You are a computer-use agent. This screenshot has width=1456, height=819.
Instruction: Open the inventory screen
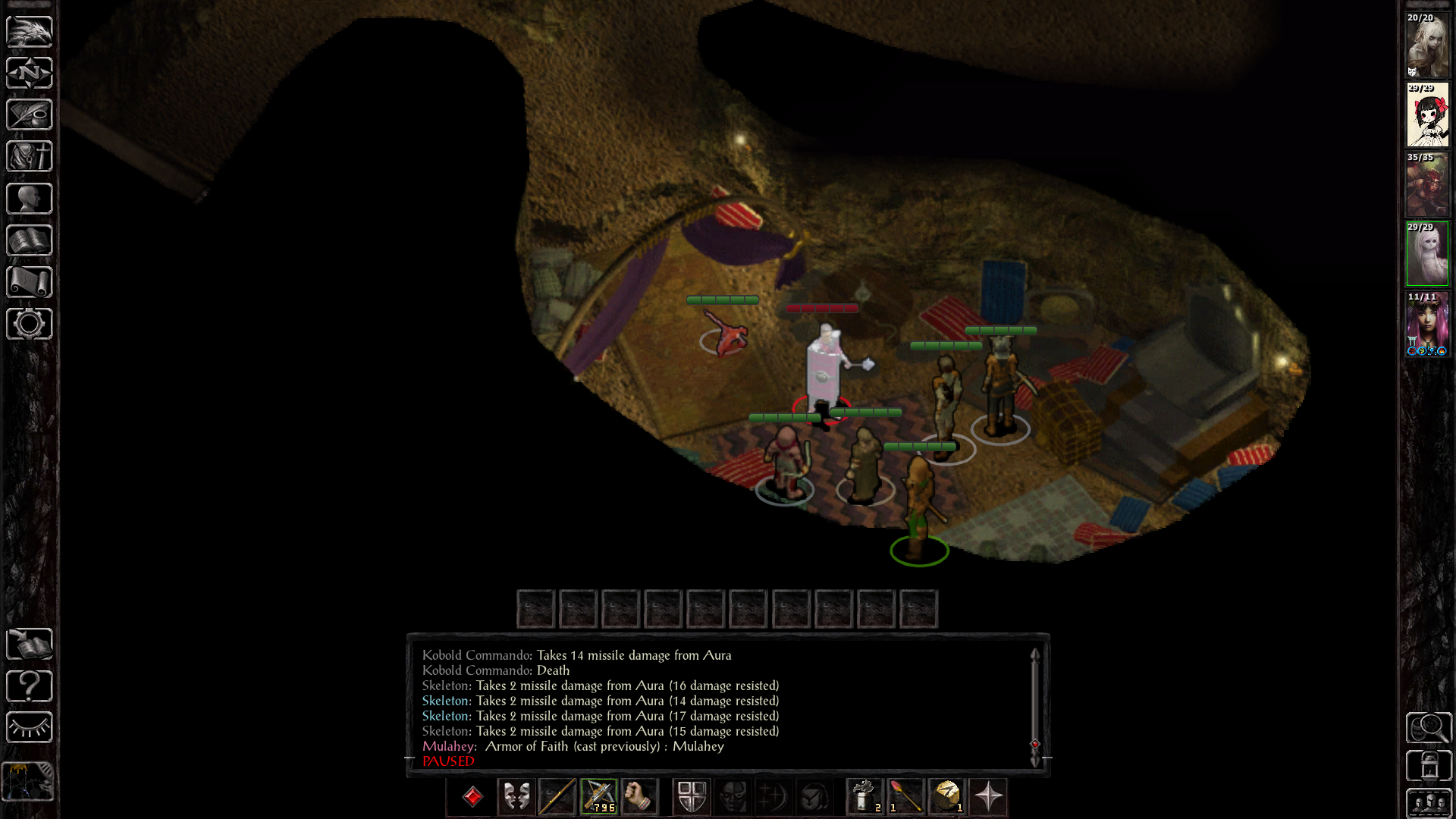(x=30, y=156)
